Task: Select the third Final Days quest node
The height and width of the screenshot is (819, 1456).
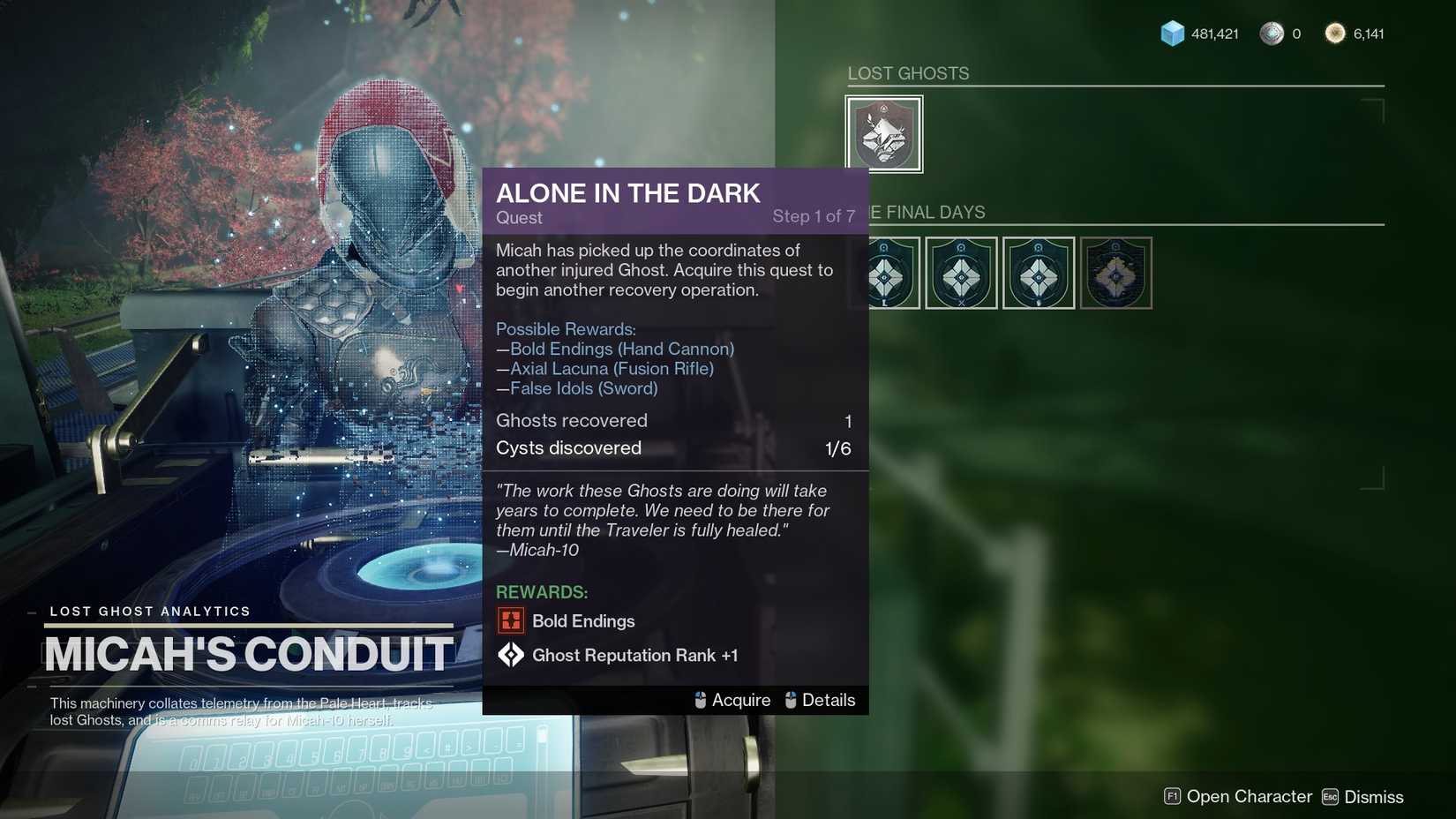Action: pyautogui.click(x=1038, y=273)
